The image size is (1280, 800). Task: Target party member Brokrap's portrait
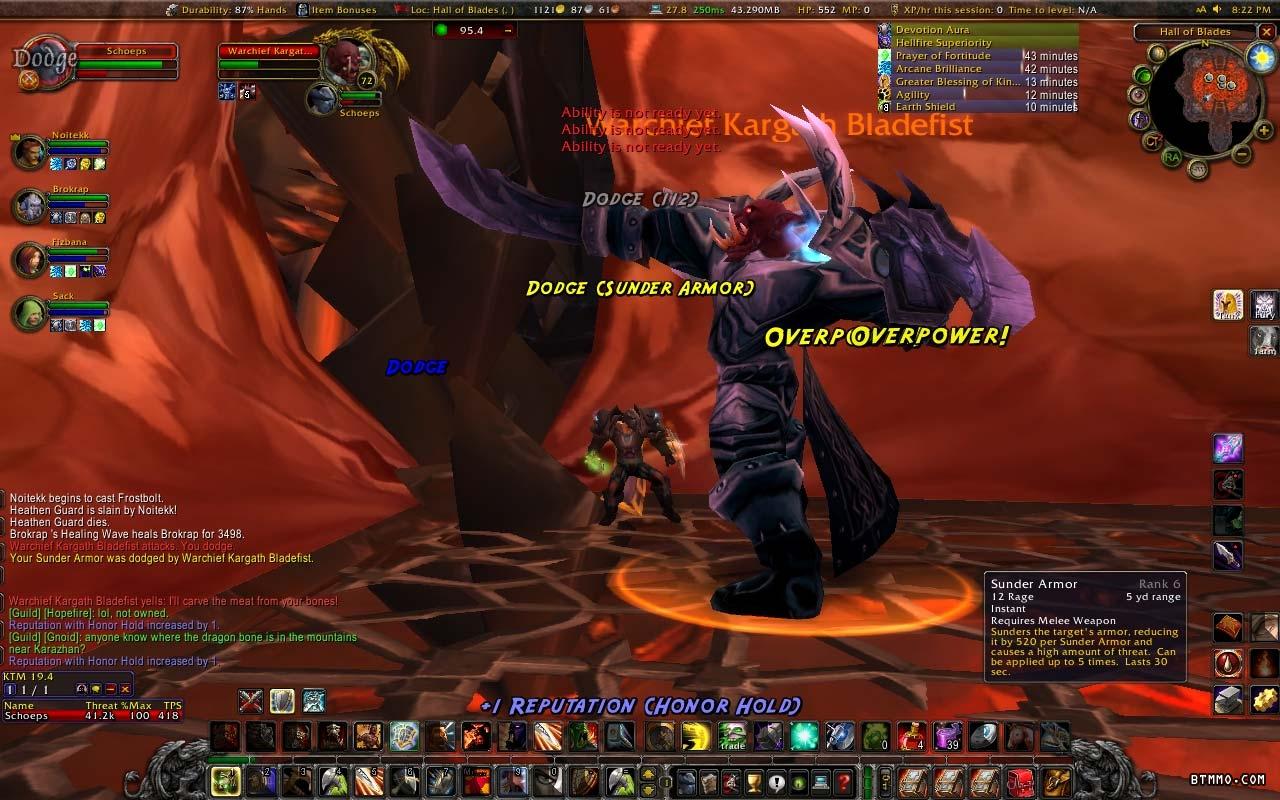29,206
